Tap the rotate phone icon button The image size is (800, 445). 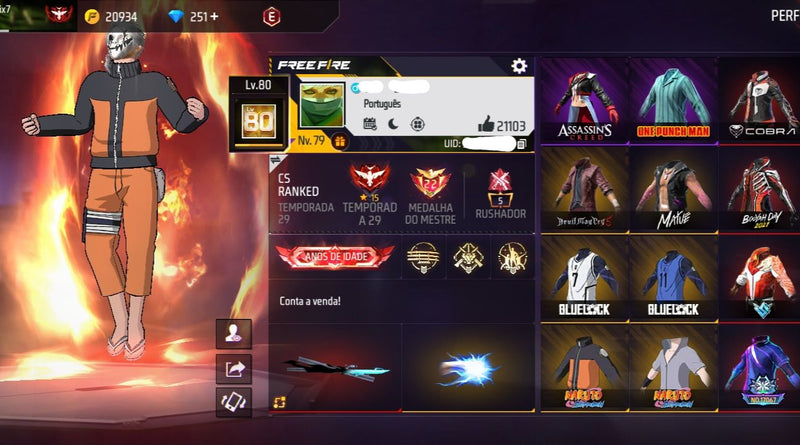click(x=235, y=402)
